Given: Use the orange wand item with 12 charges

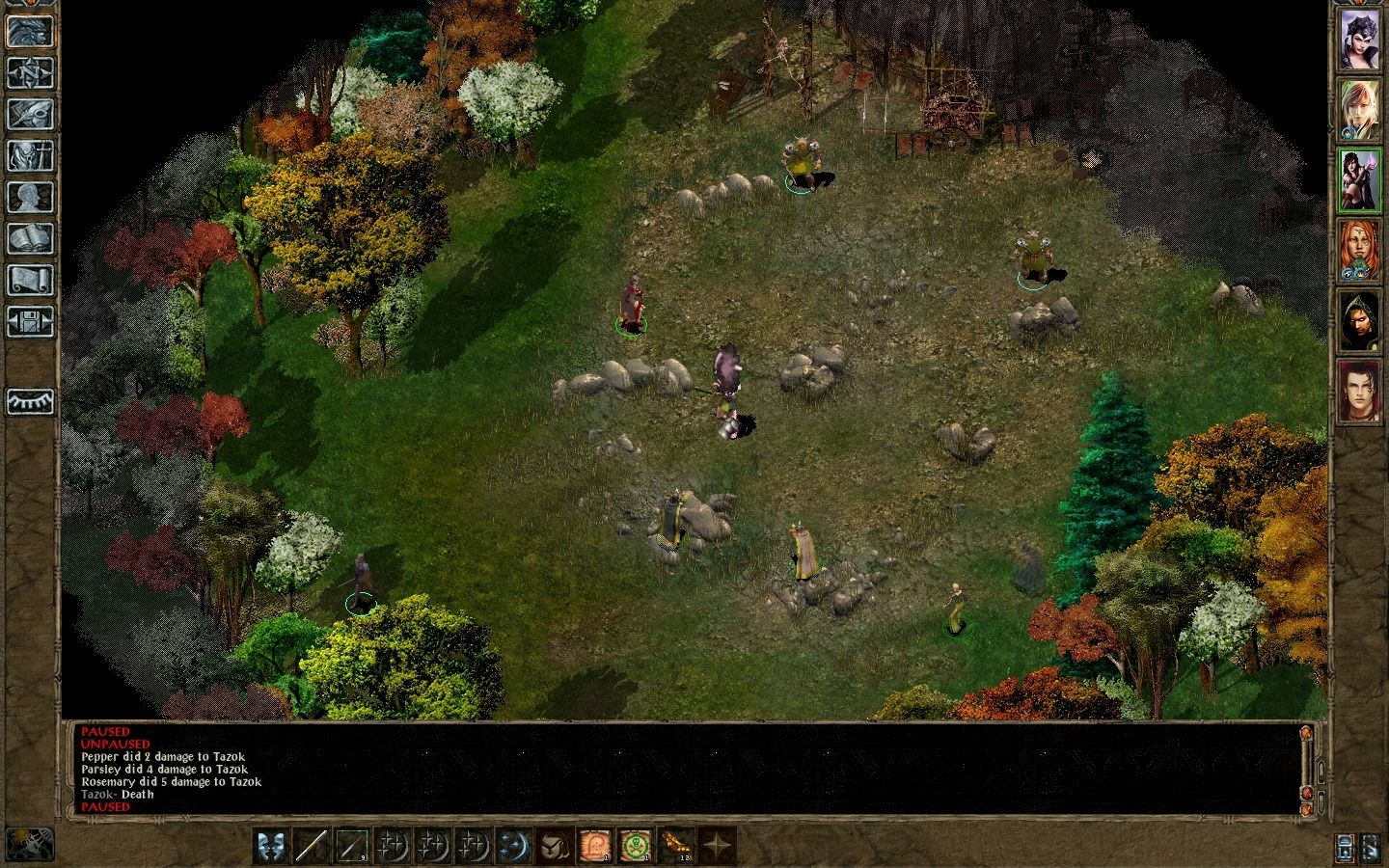Looking at the screenshot, I should click(x=676, y=846).
